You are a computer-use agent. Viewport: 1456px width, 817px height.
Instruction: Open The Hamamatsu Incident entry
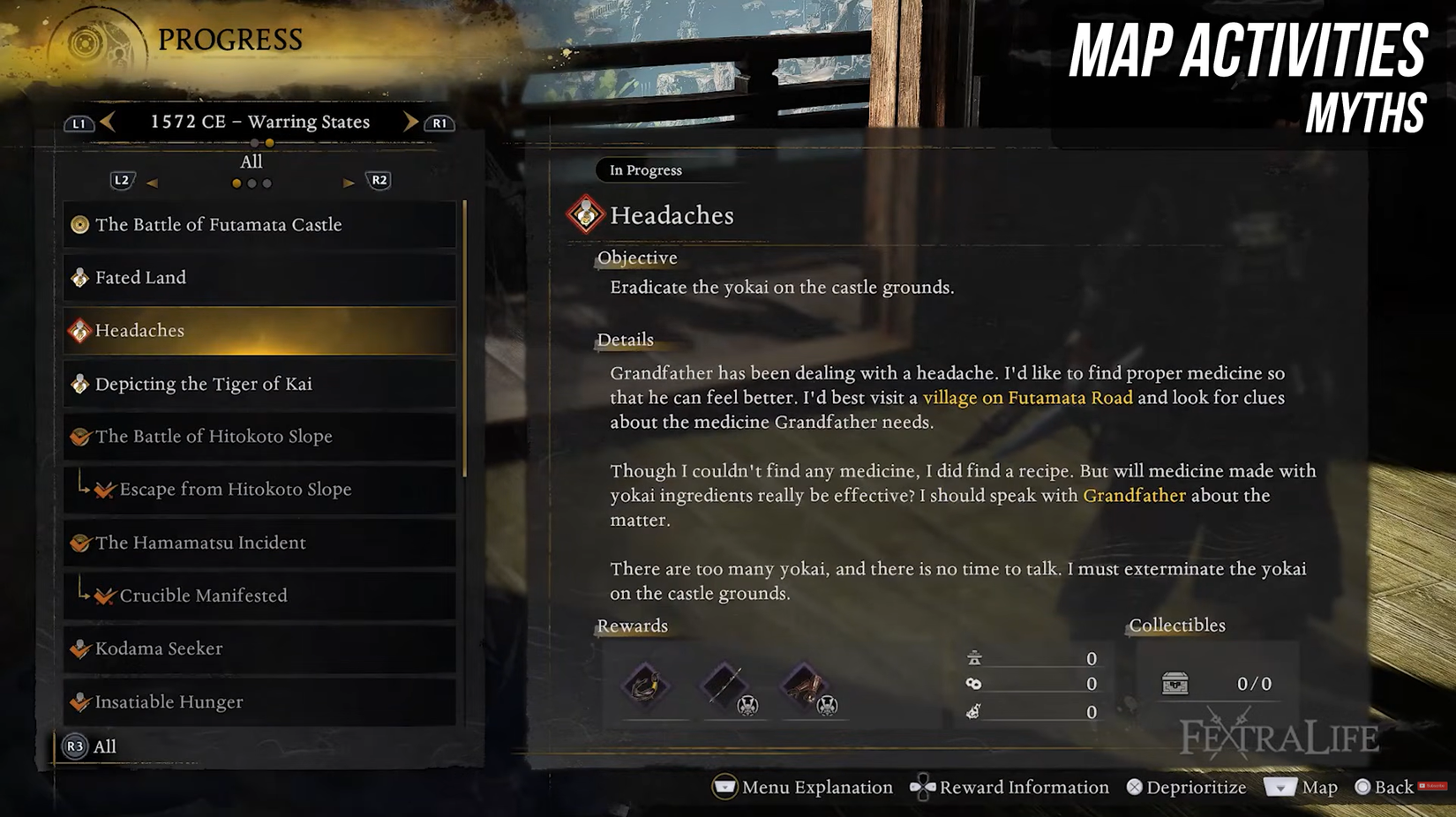point(259,543)
